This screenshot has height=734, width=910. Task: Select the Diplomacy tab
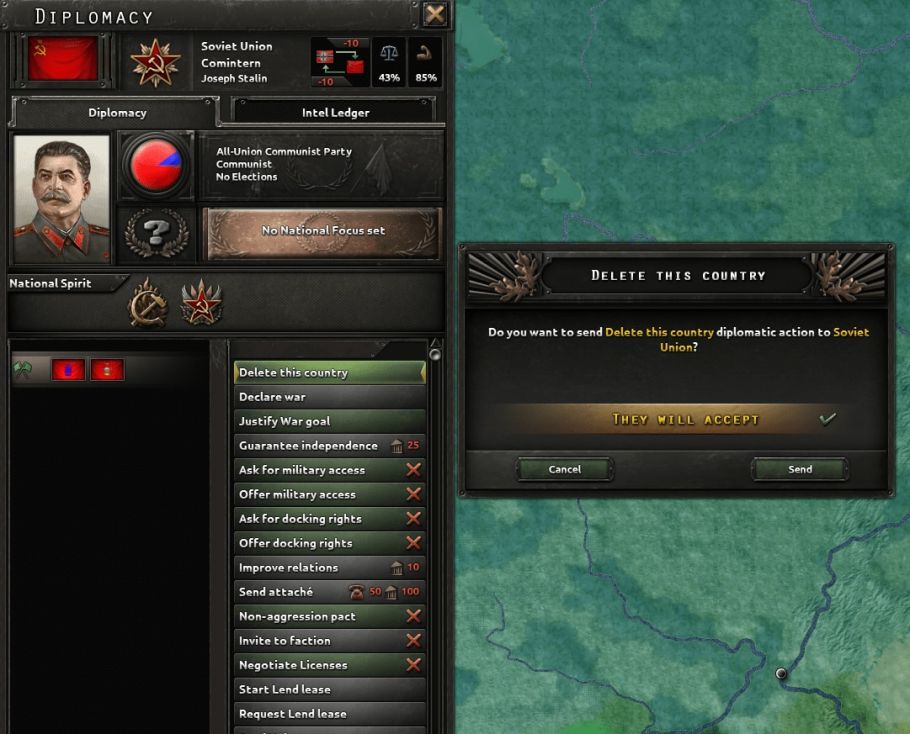[x=117, y=113]
